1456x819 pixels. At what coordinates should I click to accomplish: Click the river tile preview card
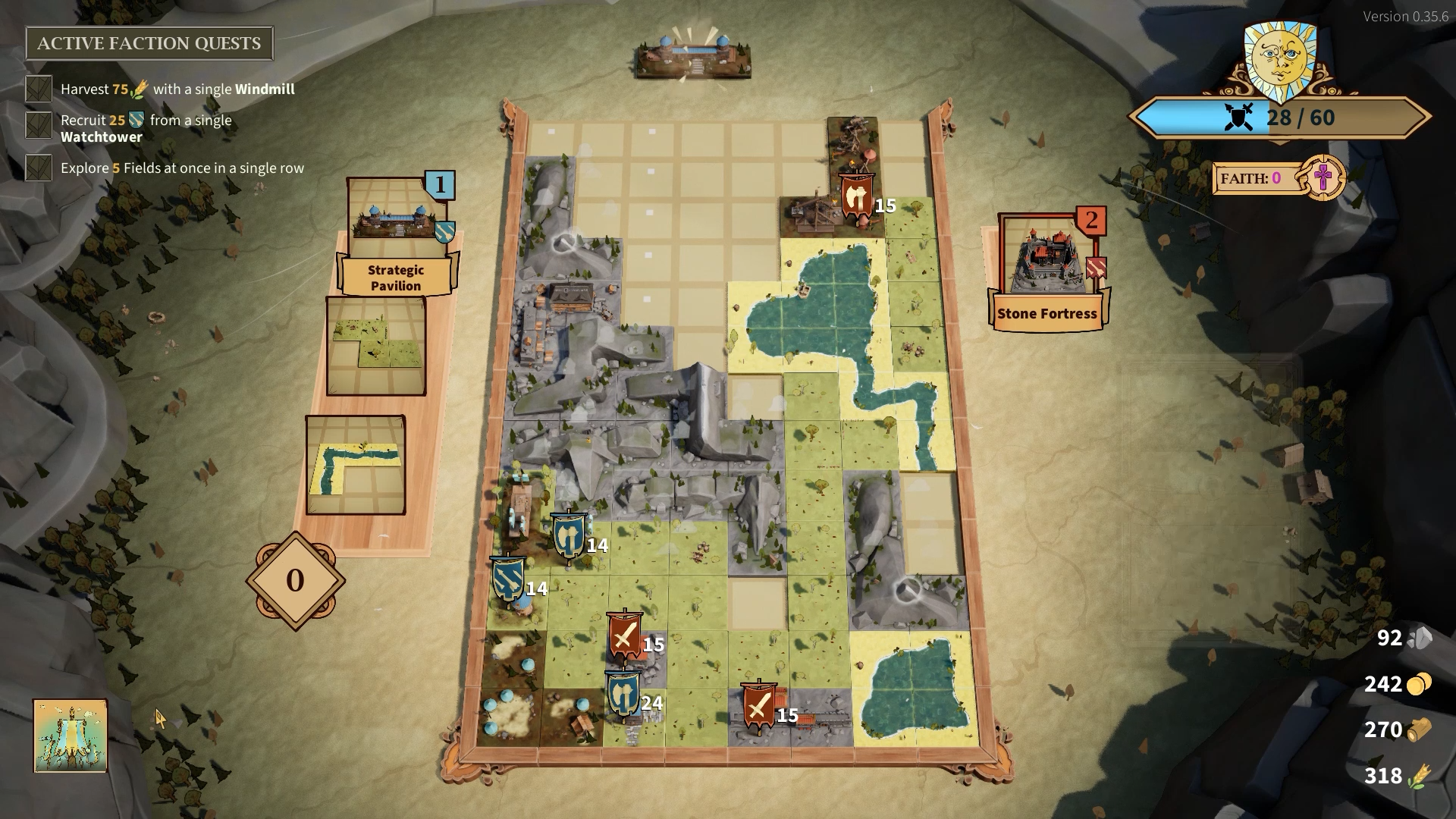point(356,463)
